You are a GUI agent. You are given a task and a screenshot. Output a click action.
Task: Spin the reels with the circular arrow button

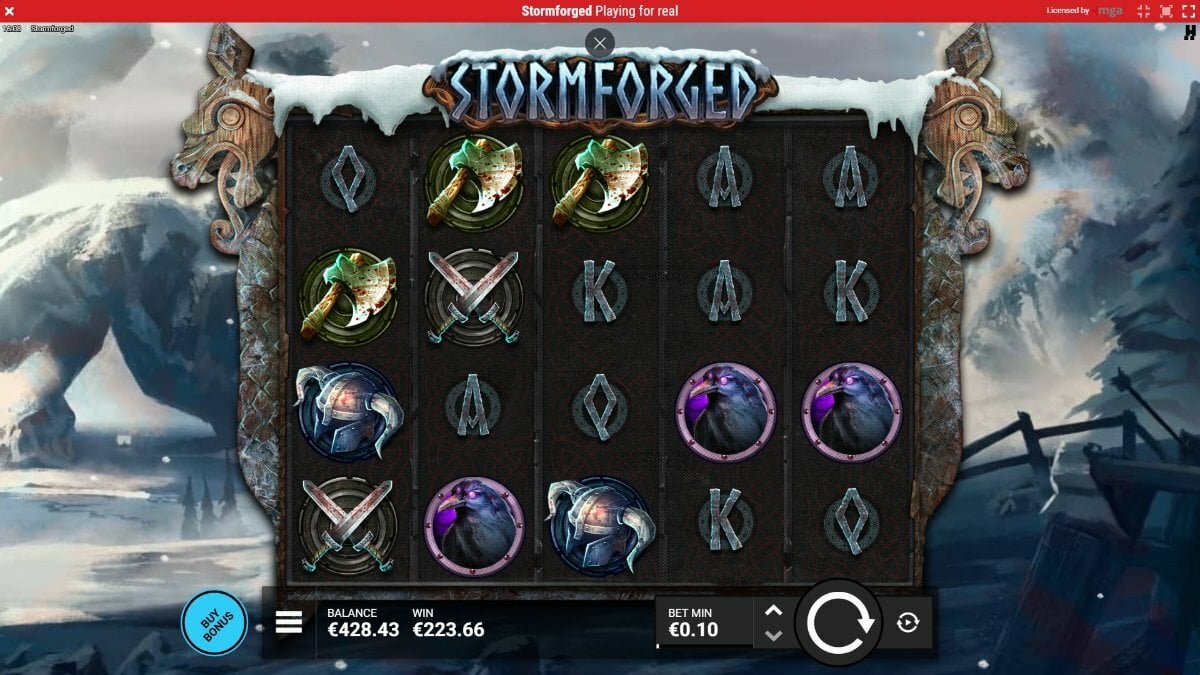click(x=838, y=622)
